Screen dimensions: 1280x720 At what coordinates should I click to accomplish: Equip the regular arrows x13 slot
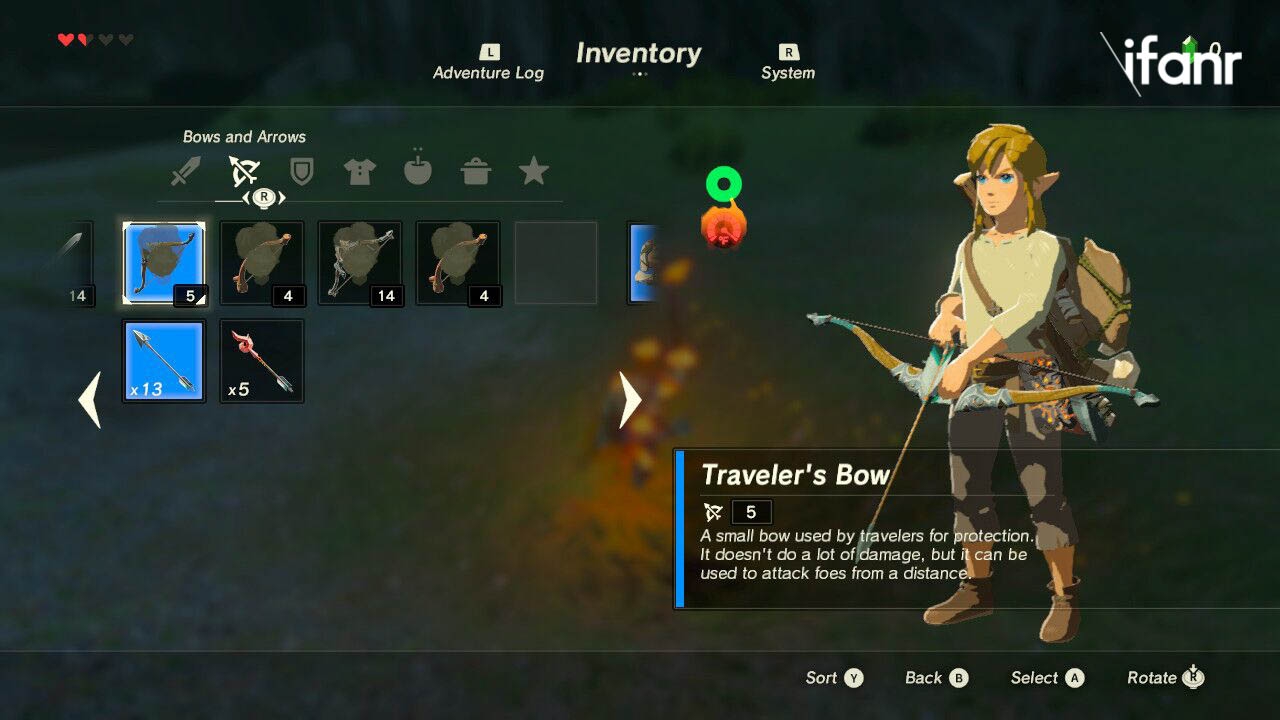(164, 361)
